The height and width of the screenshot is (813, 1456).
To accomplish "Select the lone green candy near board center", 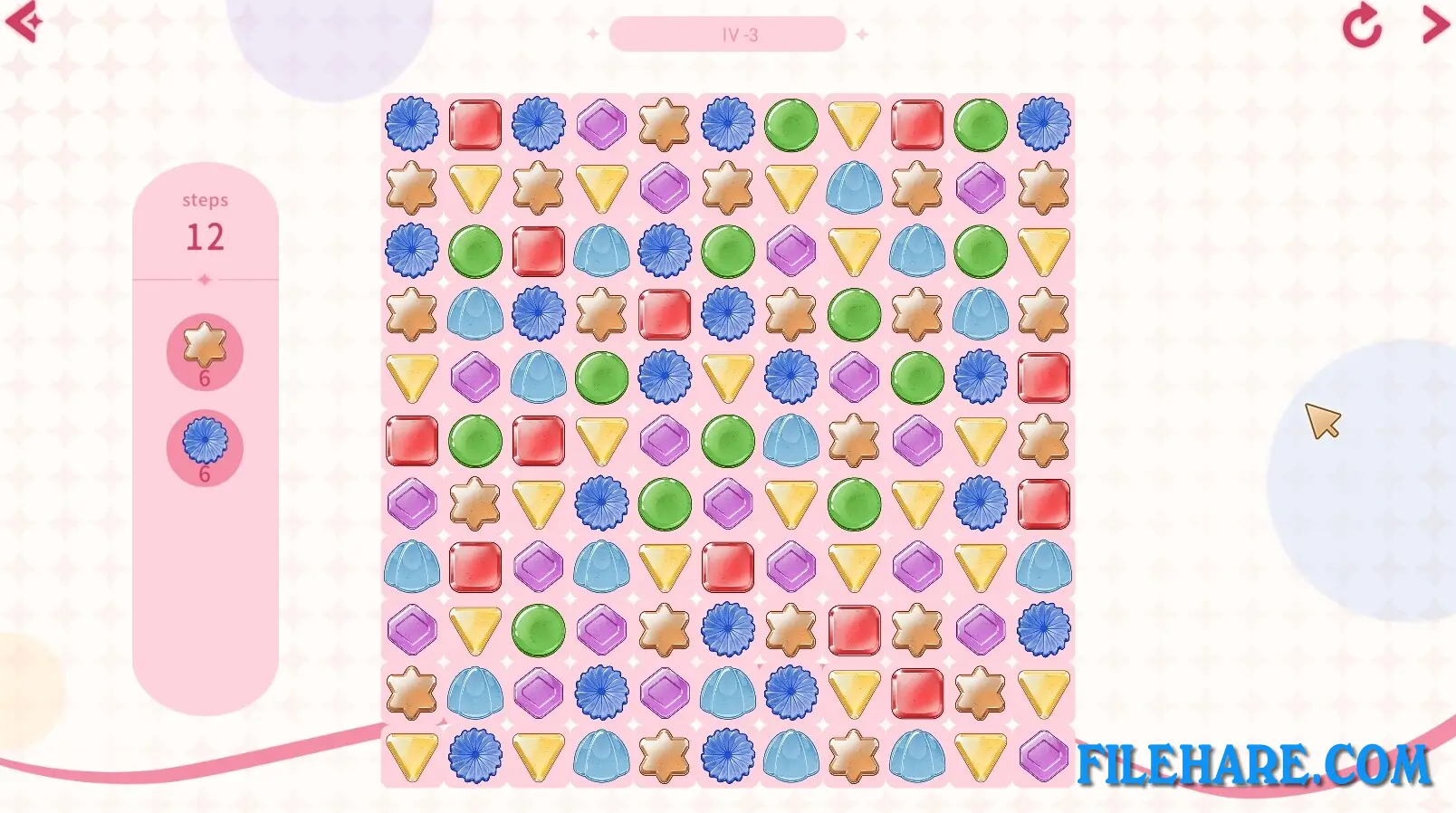I will (x=664, y=504).
